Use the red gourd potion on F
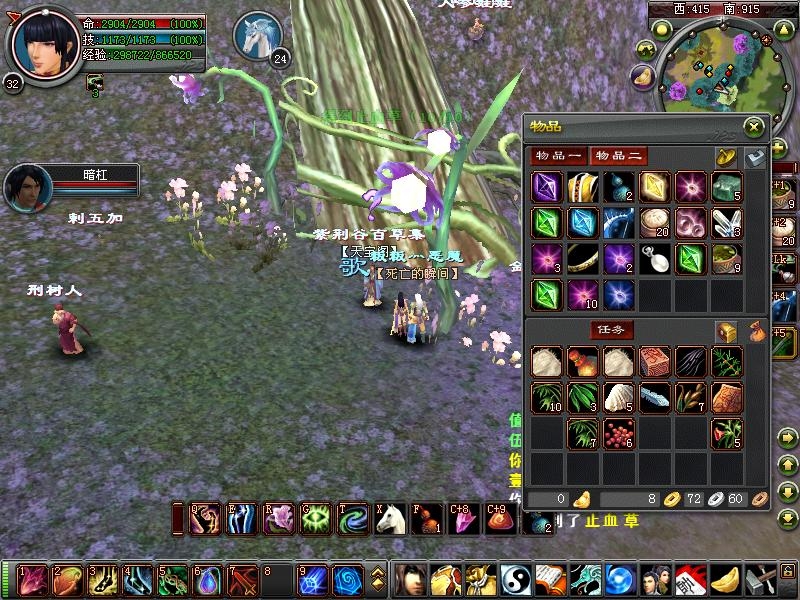Image resolution: width=800 pixels, height=600 pixels. 427,517
